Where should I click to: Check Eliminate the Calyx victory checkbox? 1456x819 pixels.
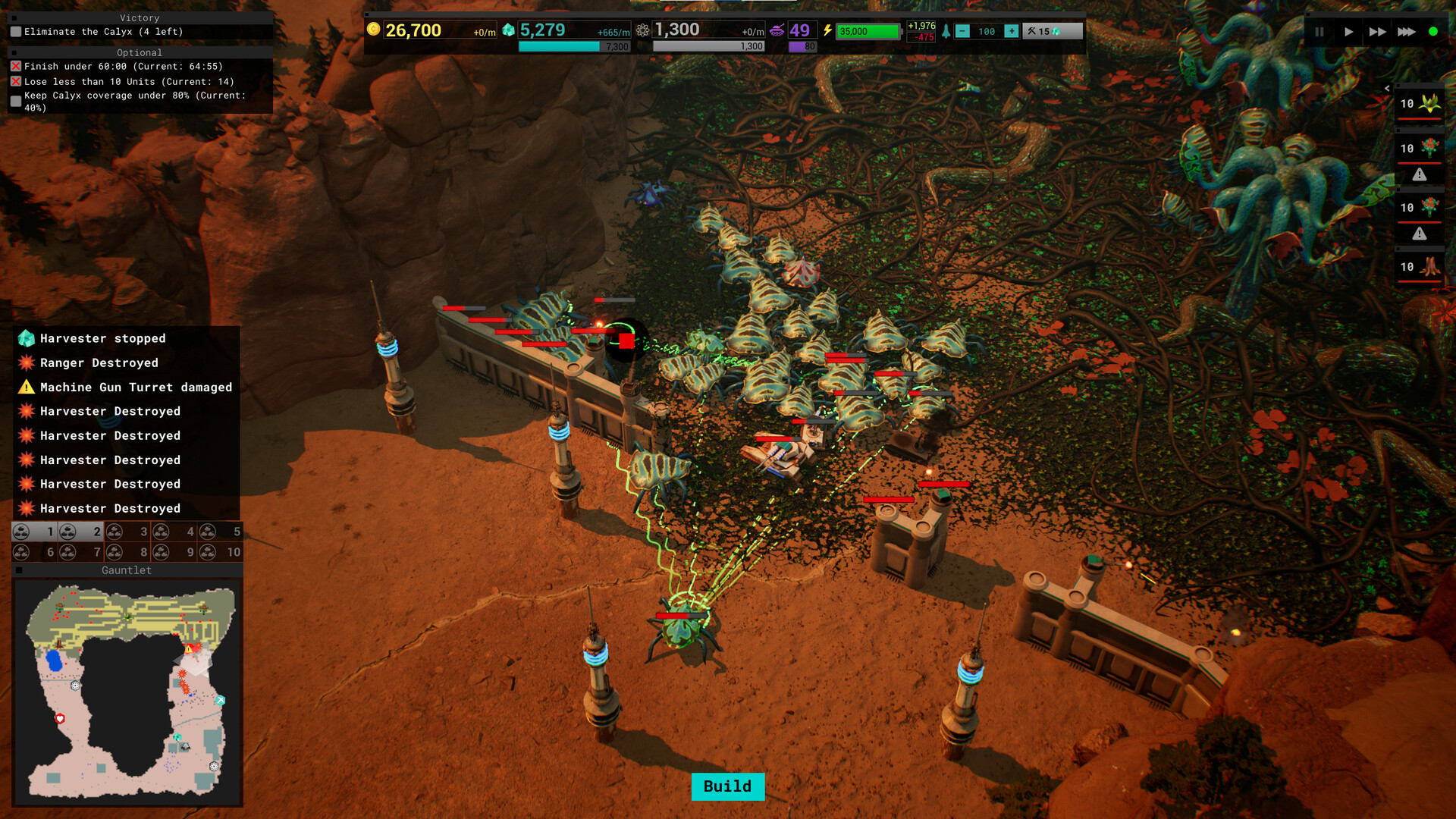coord(15,32)
